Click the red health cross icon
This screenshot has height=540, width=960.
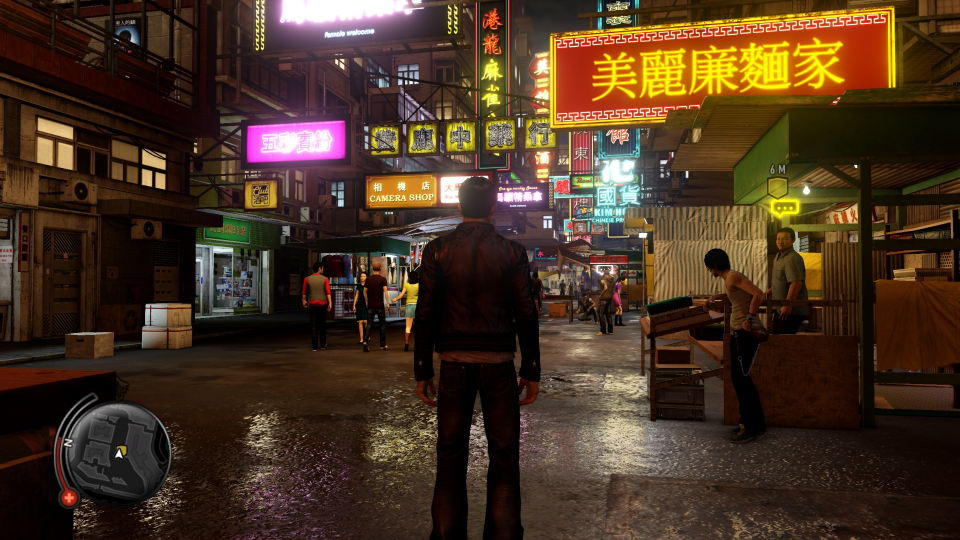[68, 497]
